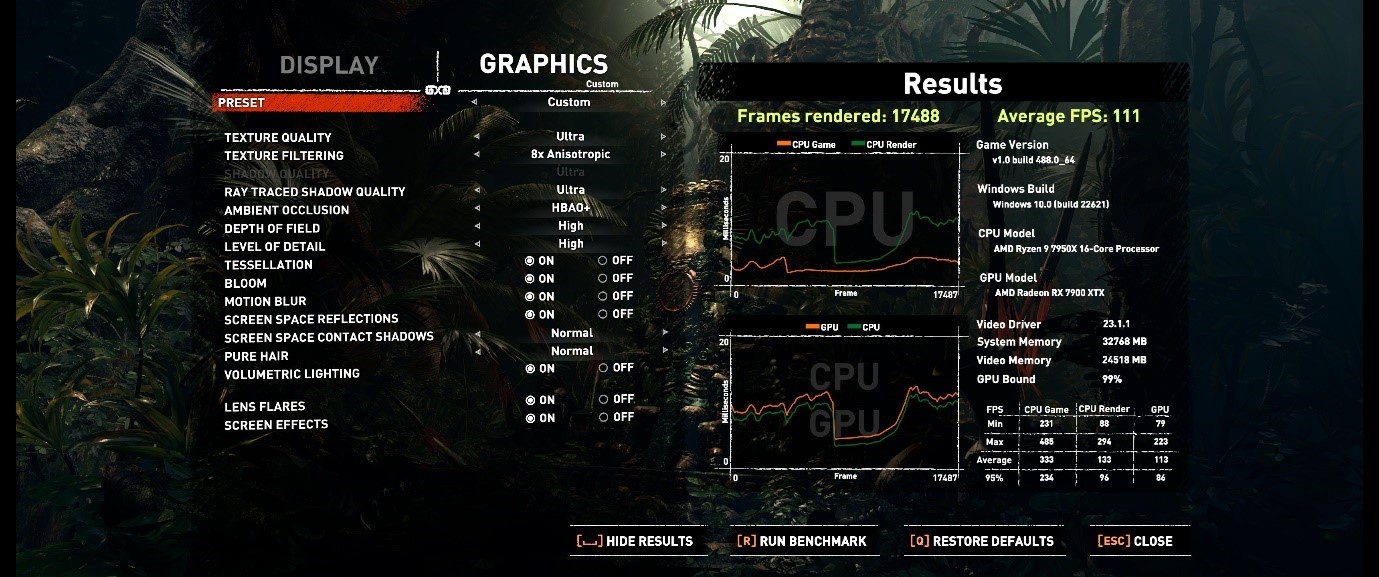
Task: Disable Motion Blur with Off option
Action: [x=603, y=296]
